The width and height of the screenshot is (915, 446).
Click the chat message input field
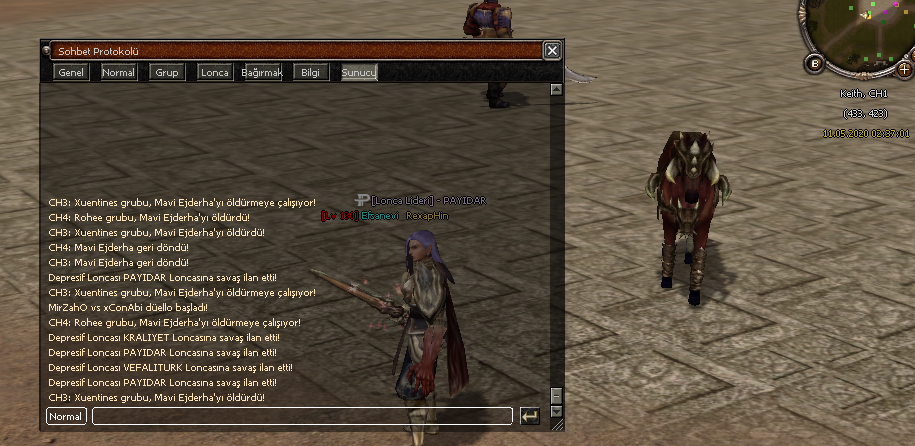[302, 415]
